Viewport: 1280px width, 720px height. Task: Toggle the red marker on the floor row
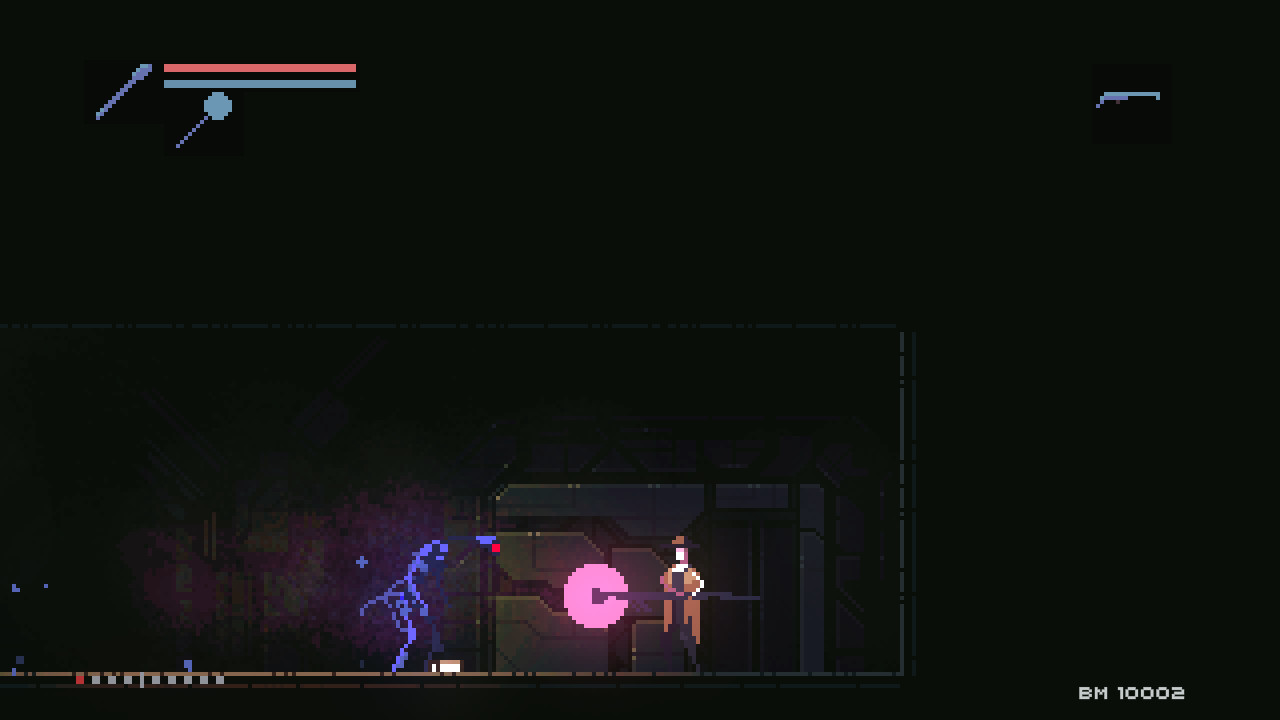[80, 678]
